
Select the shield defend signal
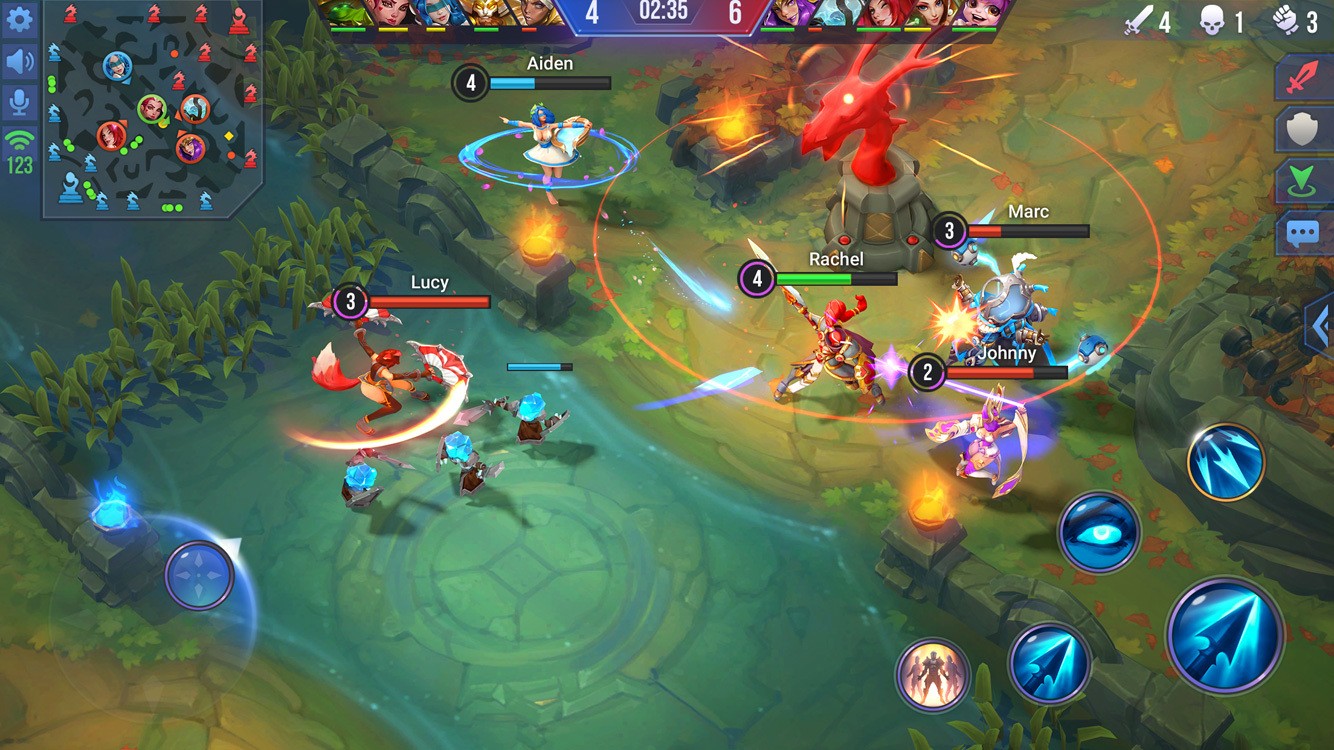(1301, 130)
